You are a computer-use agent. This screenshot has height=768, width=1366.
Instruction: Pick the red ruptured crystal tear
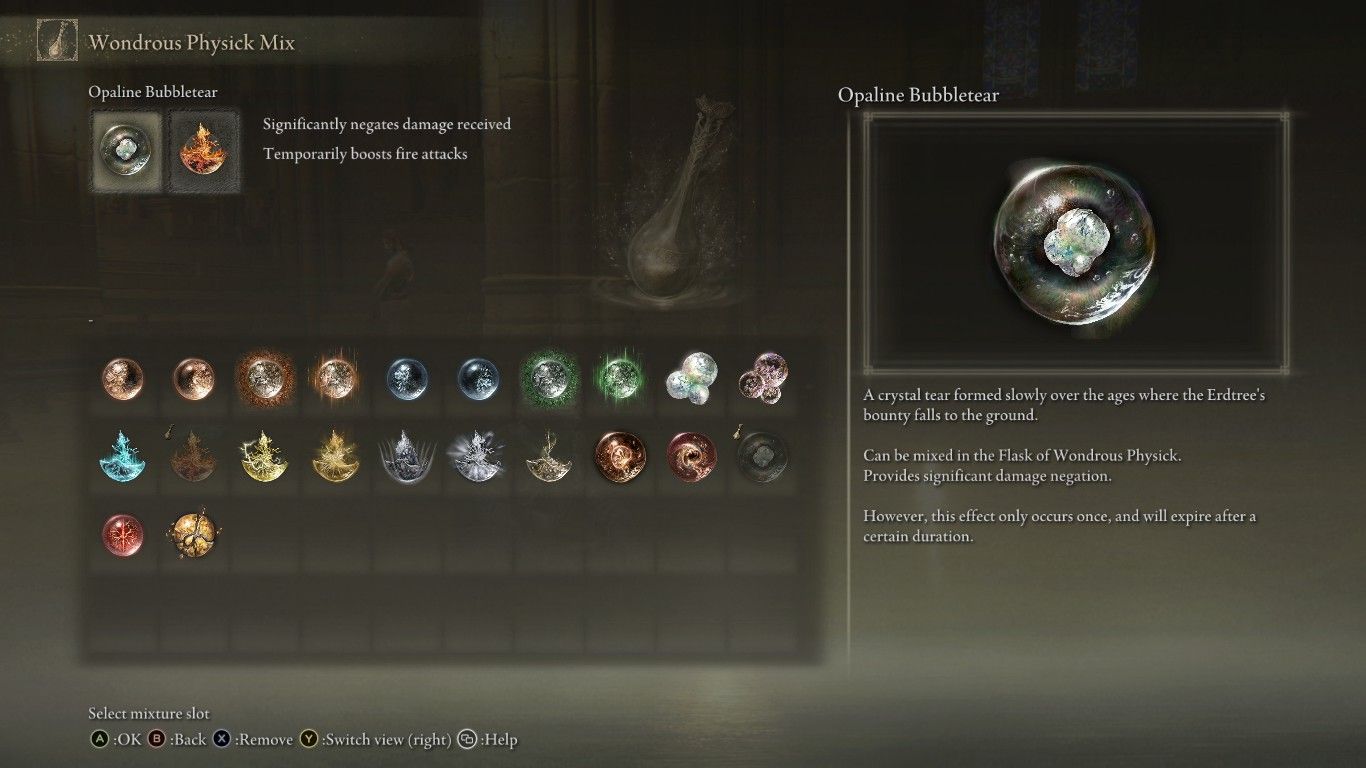pos(122,535)
